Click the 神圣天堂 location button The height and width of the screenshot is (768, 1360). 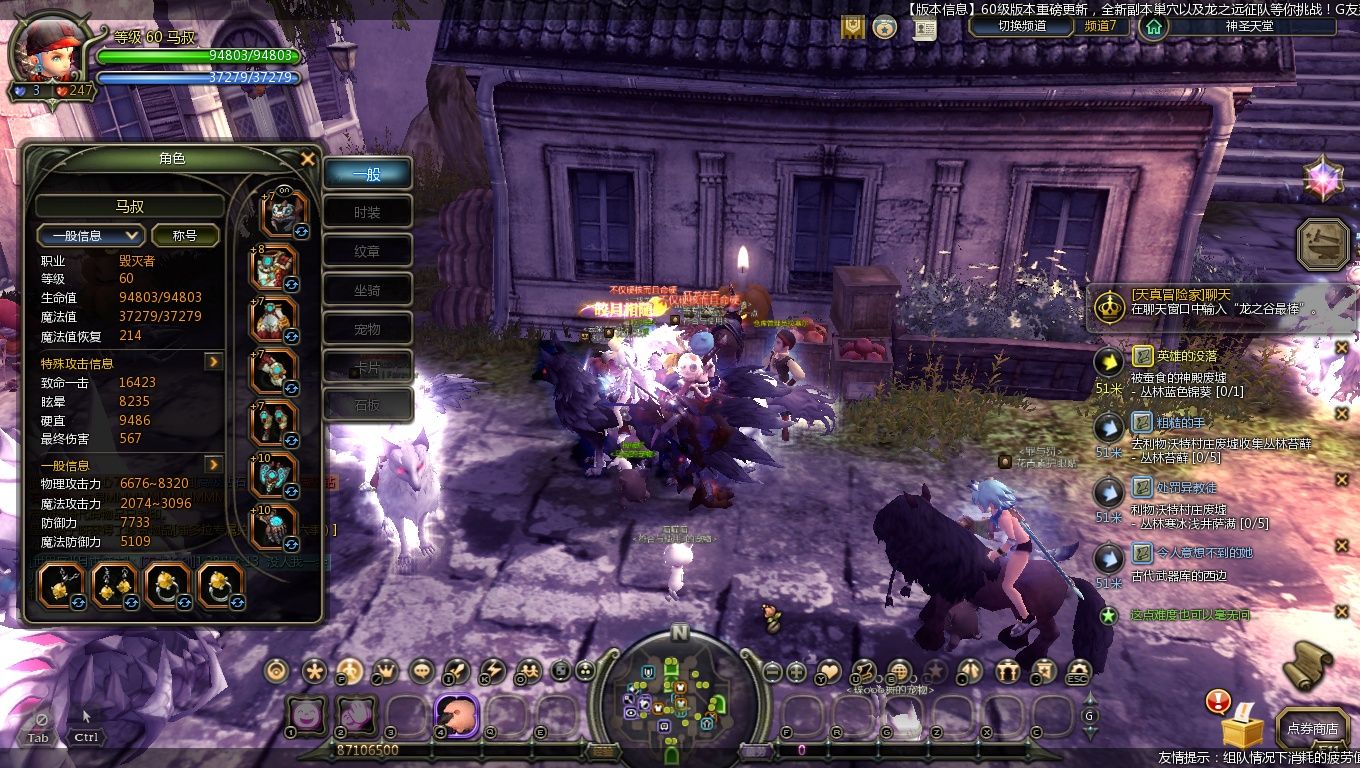[x=1251, y=26]
